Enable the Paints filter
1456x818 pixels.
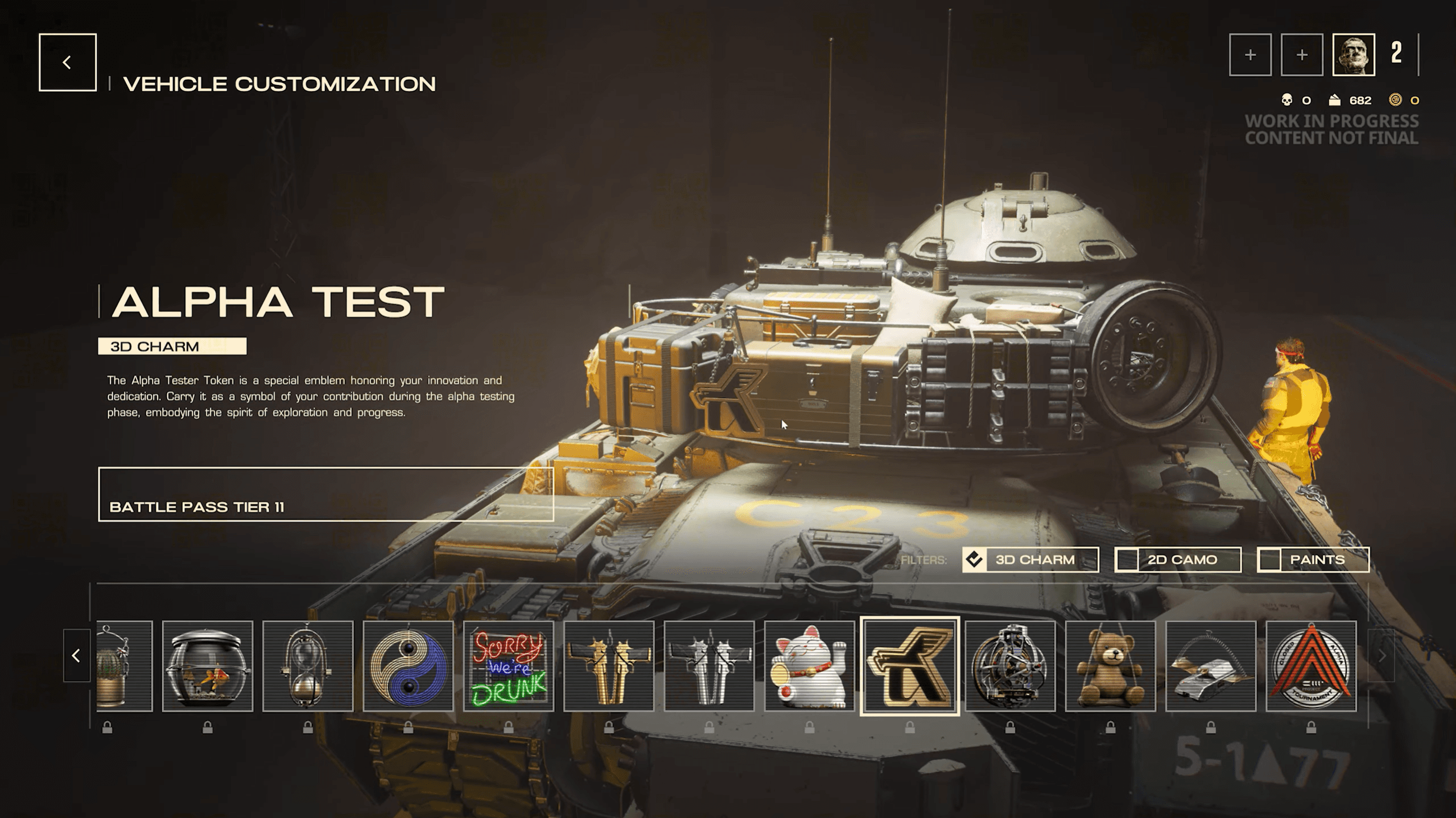tap(1313, 560)
